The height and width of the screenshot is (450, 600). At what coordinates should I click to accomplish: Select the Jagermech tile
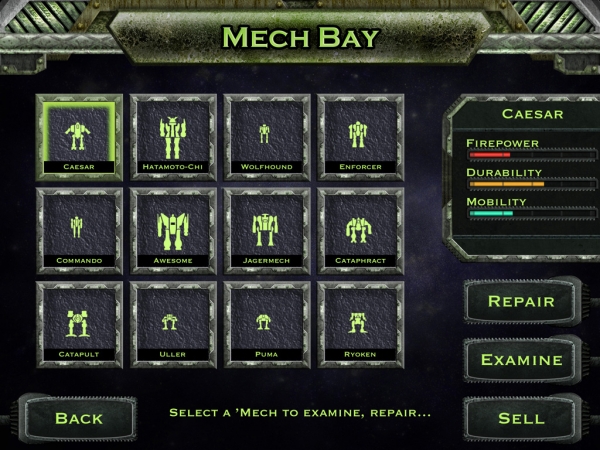pos(265,230)
